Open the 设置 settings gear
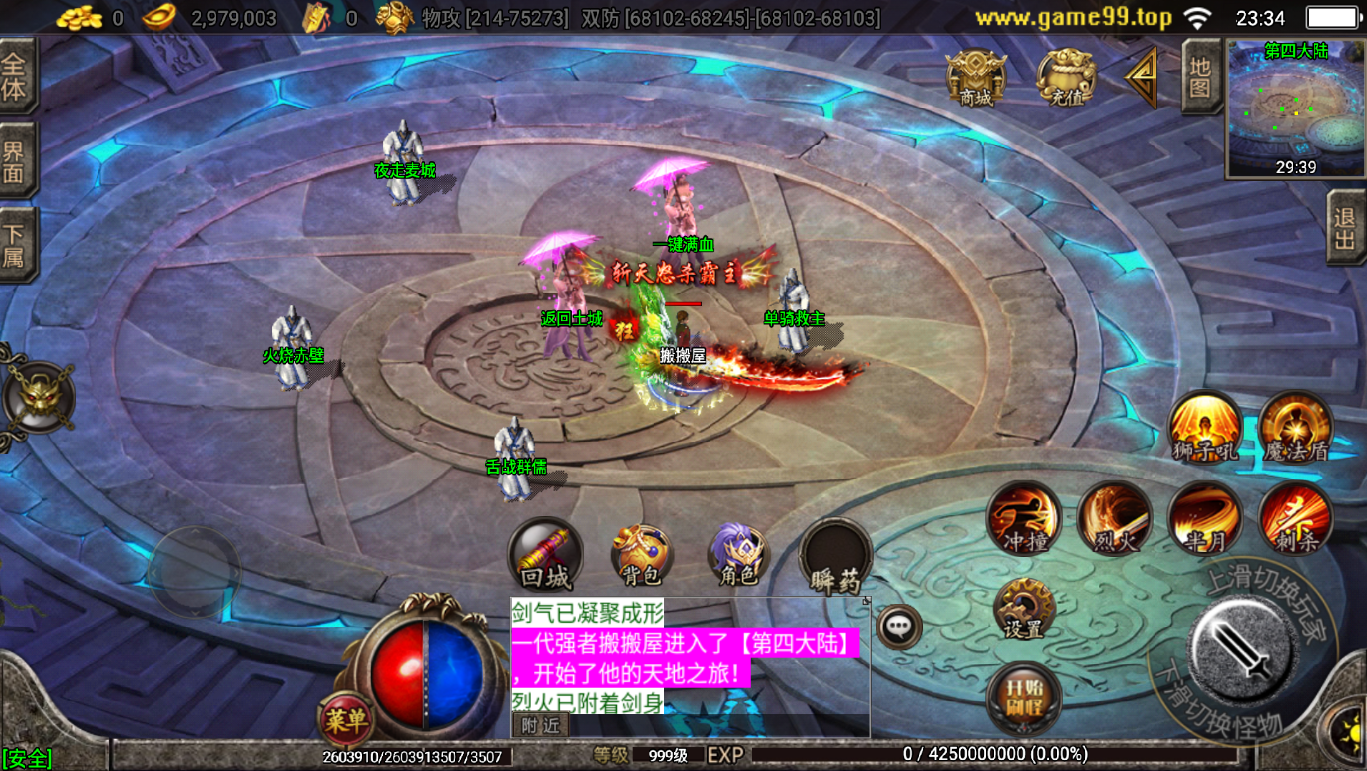Screen dimensions: 1367x771 coord(1023,608)
